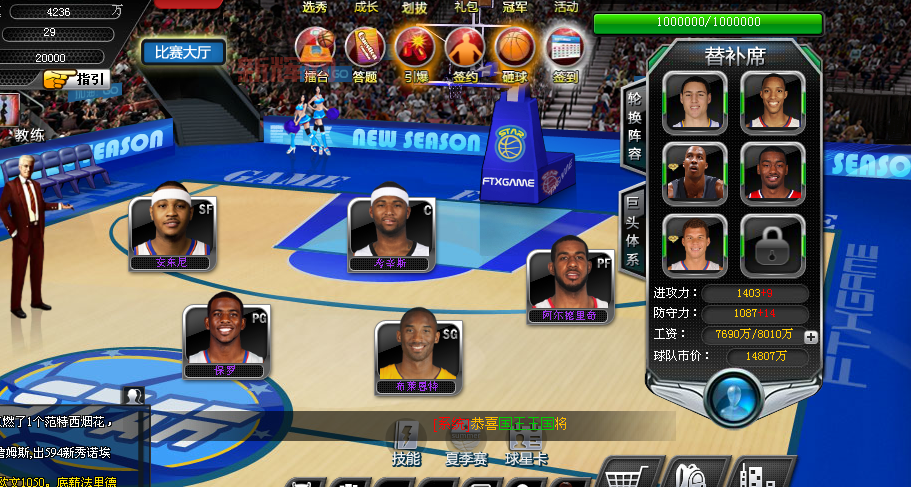Open the 技能 skills icon
911x487 pixels.
click(x=406, y=443)
